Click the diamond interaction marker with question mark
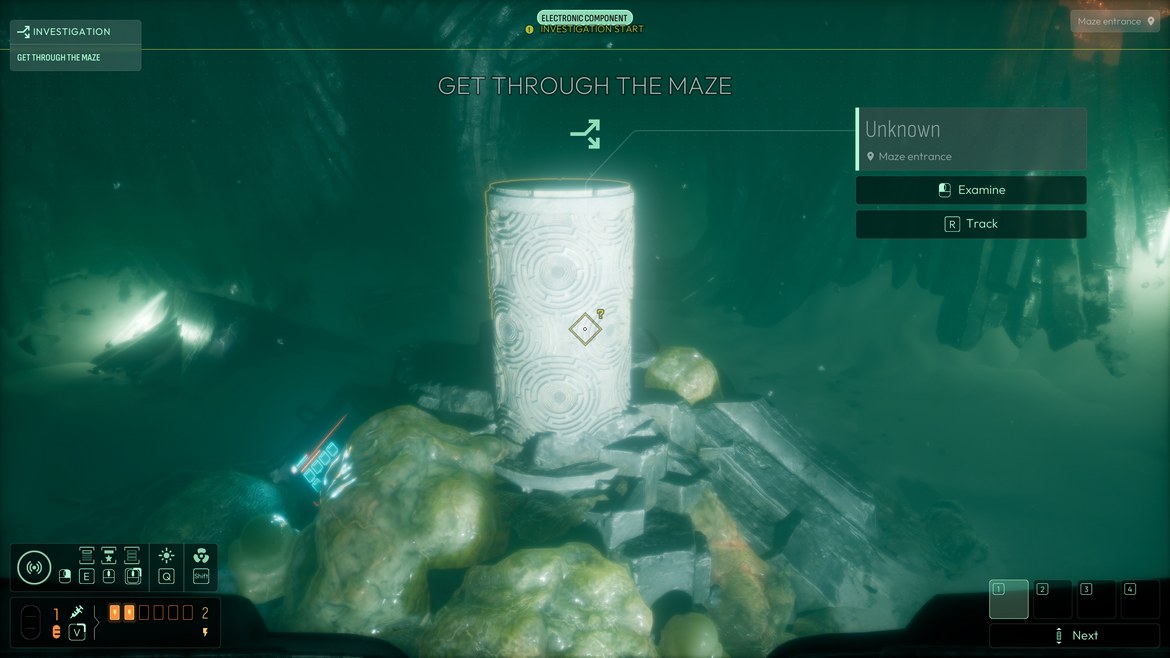This screenshot has height=658, width=1170. 585,328
